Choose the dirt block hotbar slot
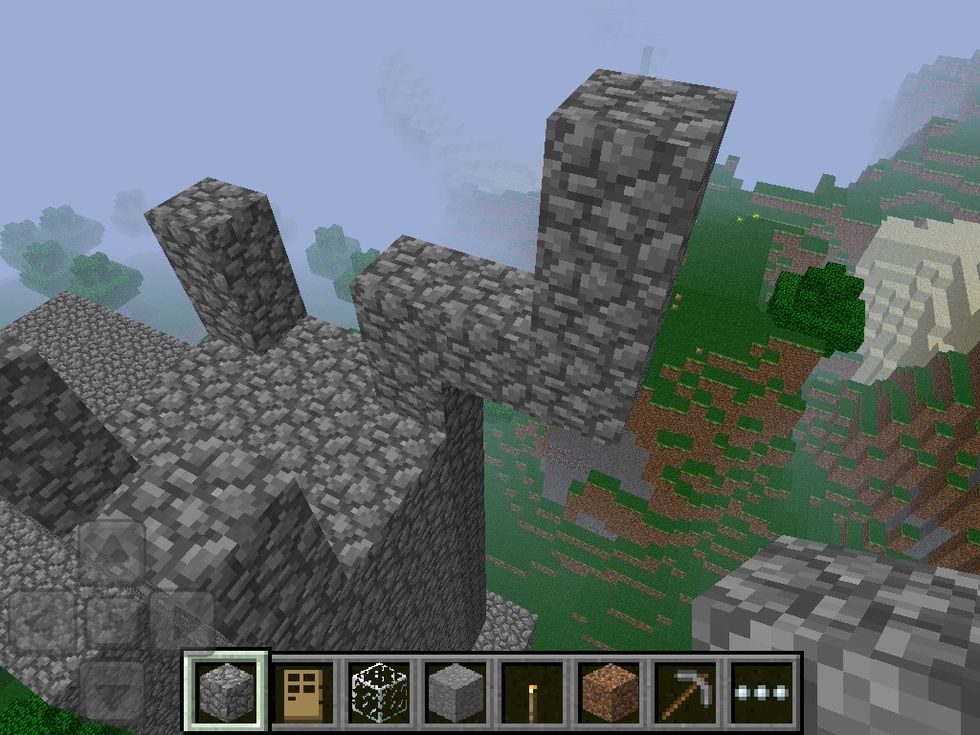 [604, 690]
